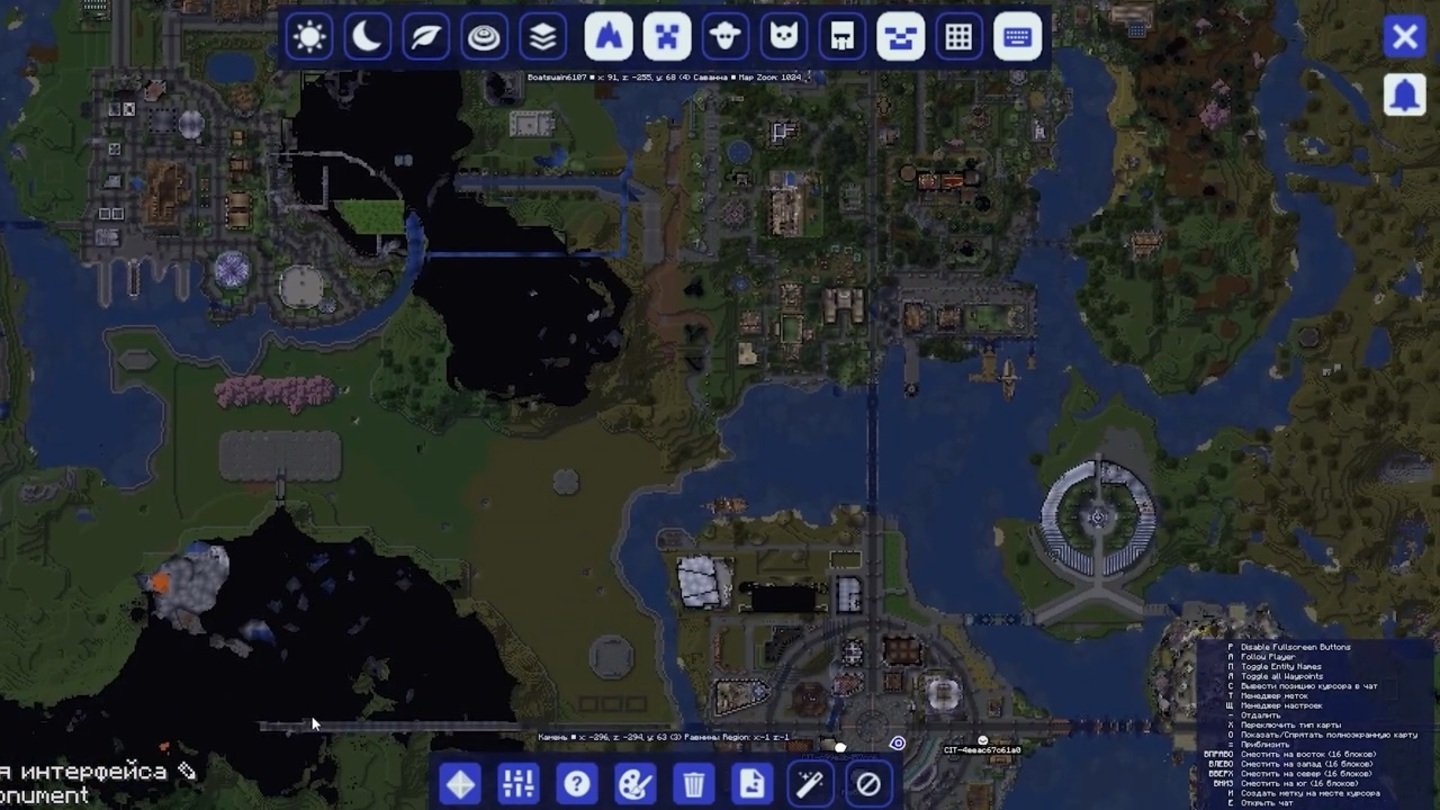This screenshot has width=1440, height=810.
Task: Delete map data via the trash icon
Action: pyautogui.click(x=693, y=785)
